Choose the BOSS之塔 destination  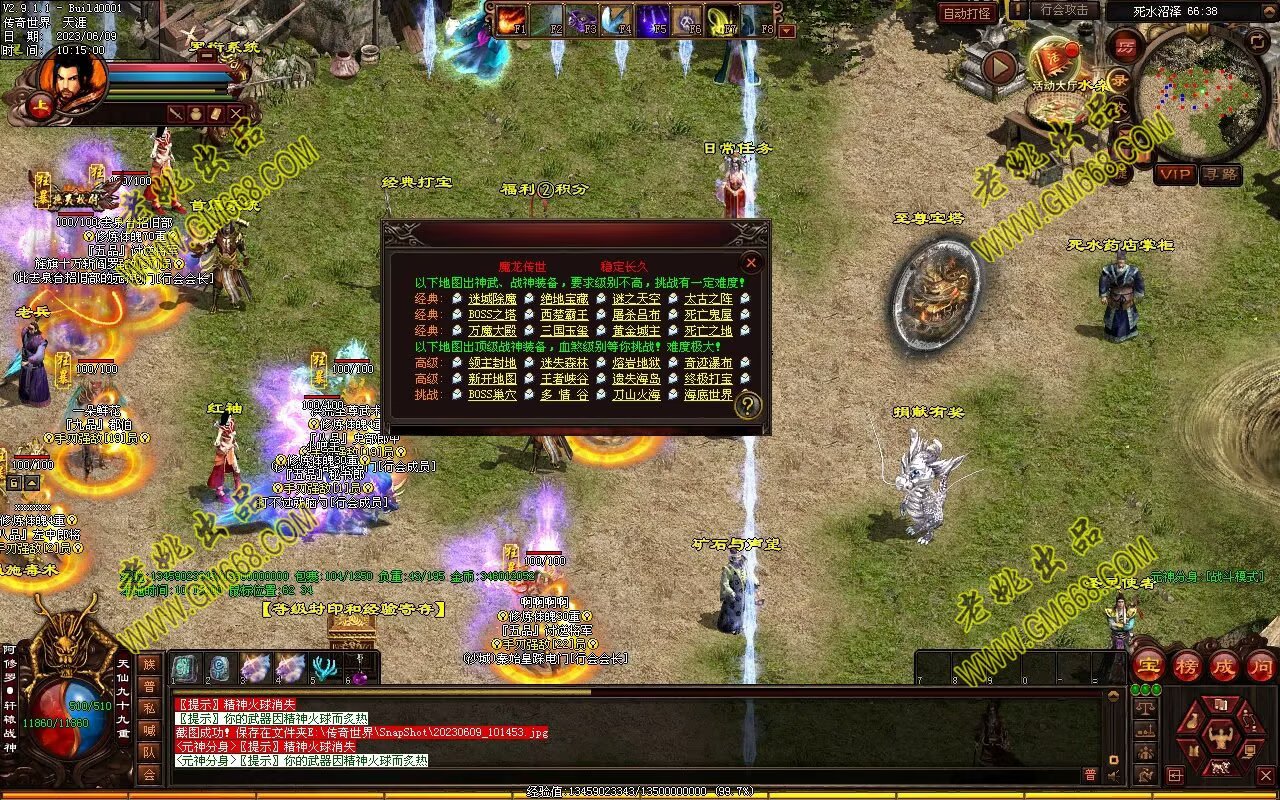[x=492, y=314]
